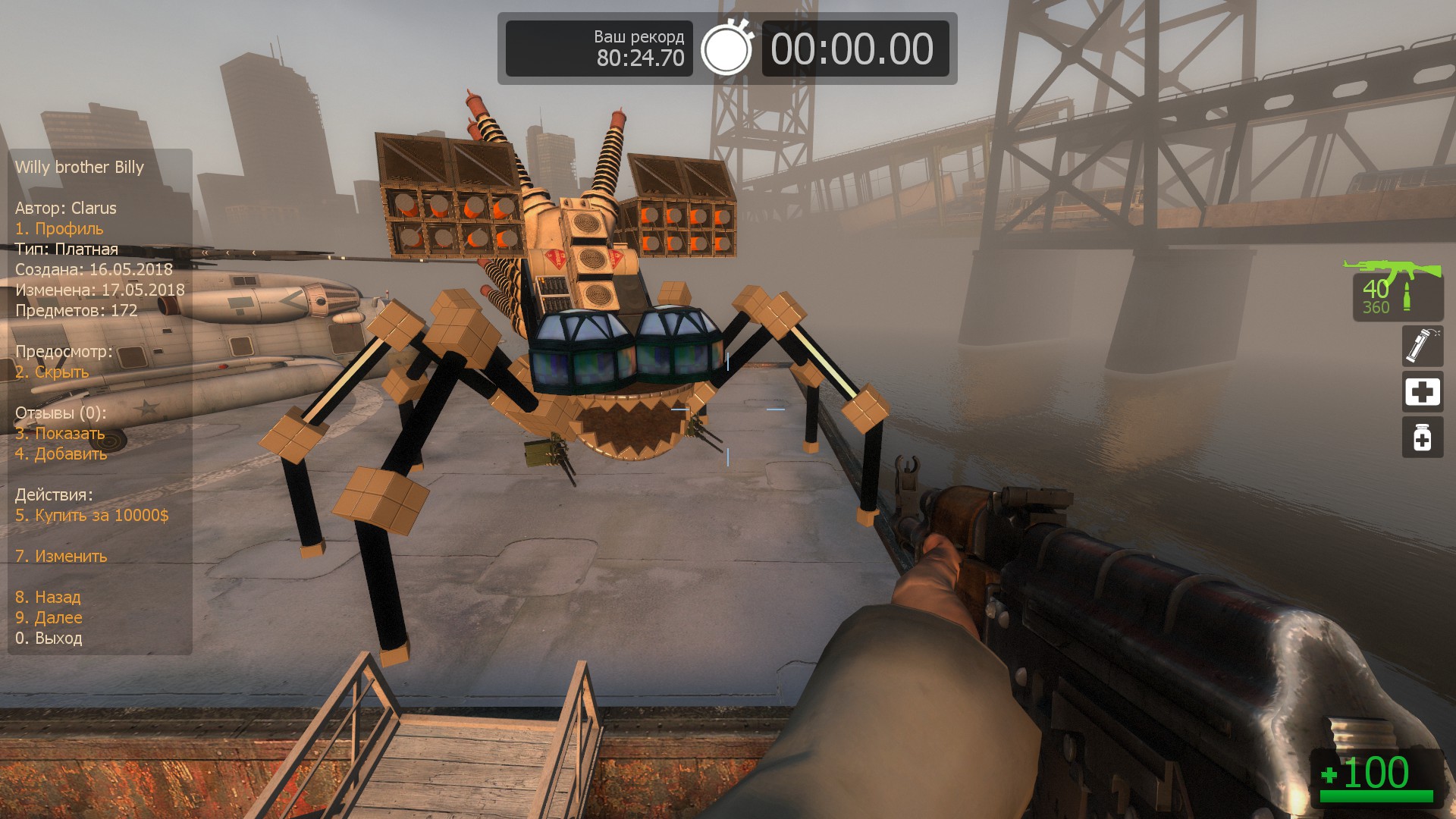This screenshot has height=819, width=1456.
Task: Select Купить за 10000$ option
Action: (92, 515)
